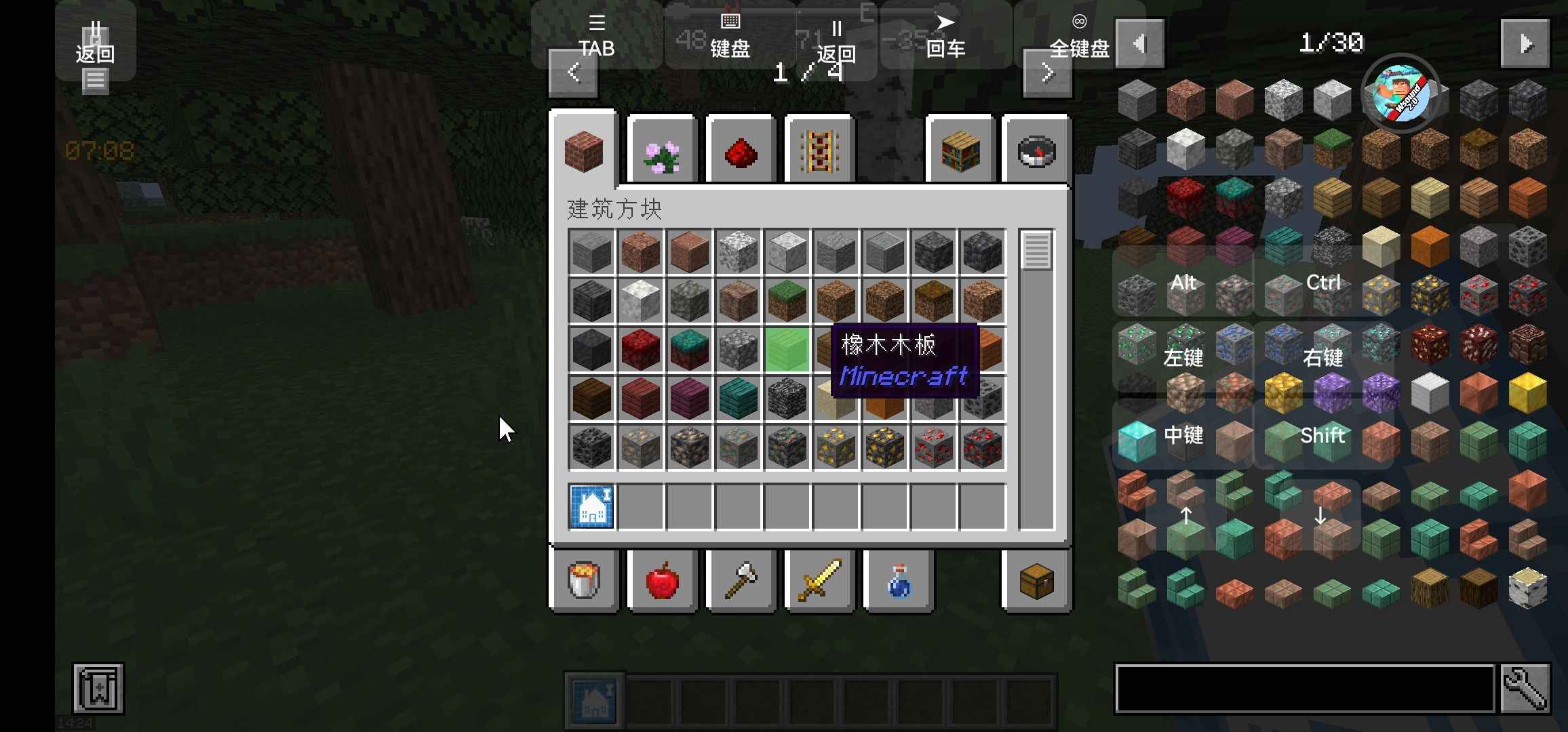Open the redstone dust tab
The height and width of the screenshot is (732, 1568).
[x=741, y=152]
